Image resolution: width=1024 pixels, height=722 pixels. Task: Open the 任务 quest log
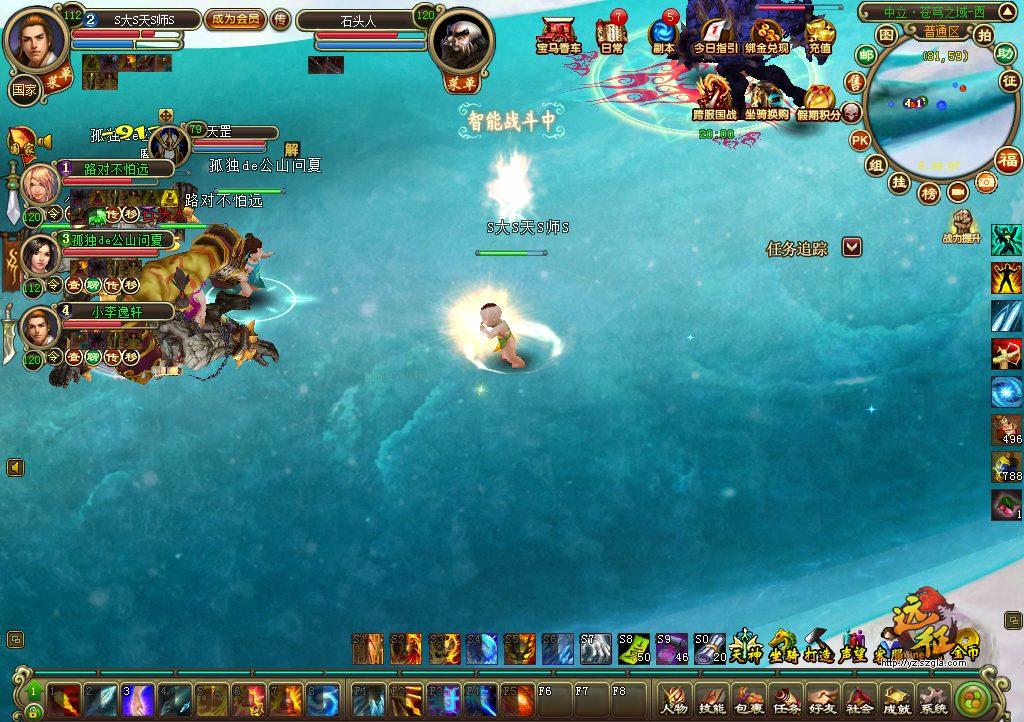pos(786,698)
